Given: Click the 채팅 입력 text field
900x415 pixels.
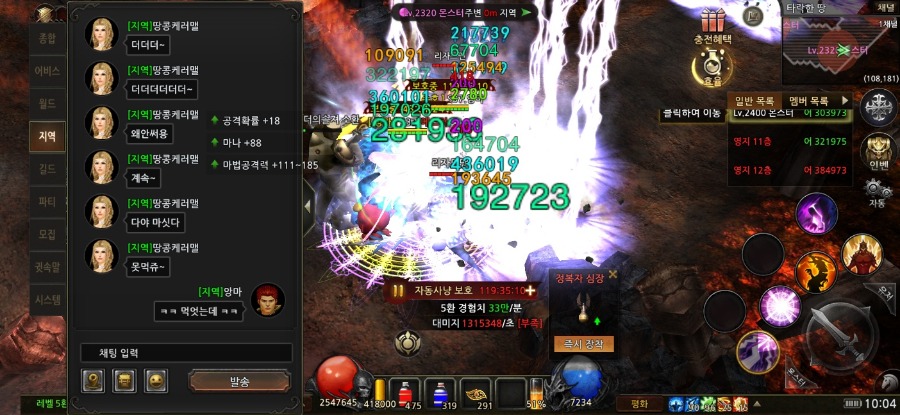Looking at the screenshot, I should (186, 353).
